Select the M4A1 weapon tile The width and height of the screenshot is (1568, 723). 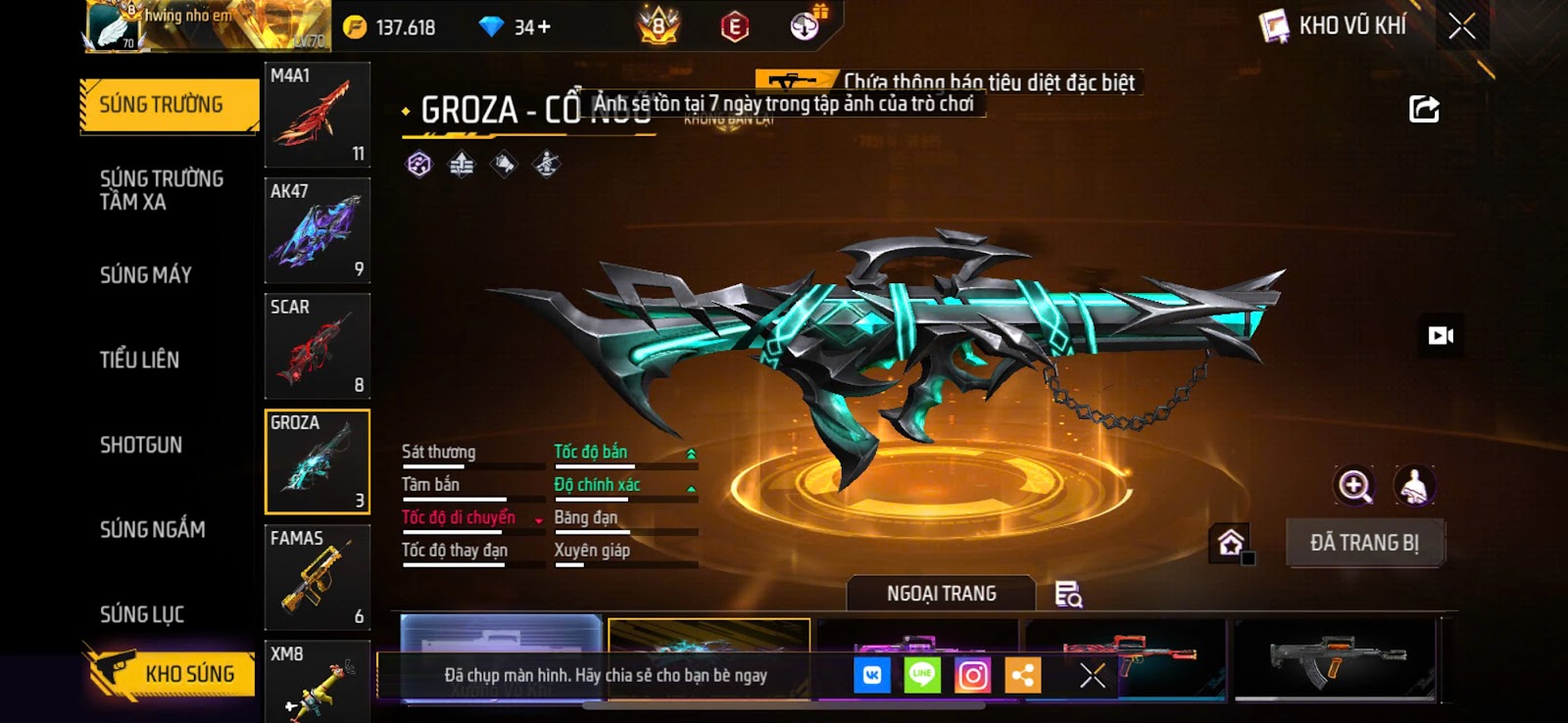tap(318, 115)
